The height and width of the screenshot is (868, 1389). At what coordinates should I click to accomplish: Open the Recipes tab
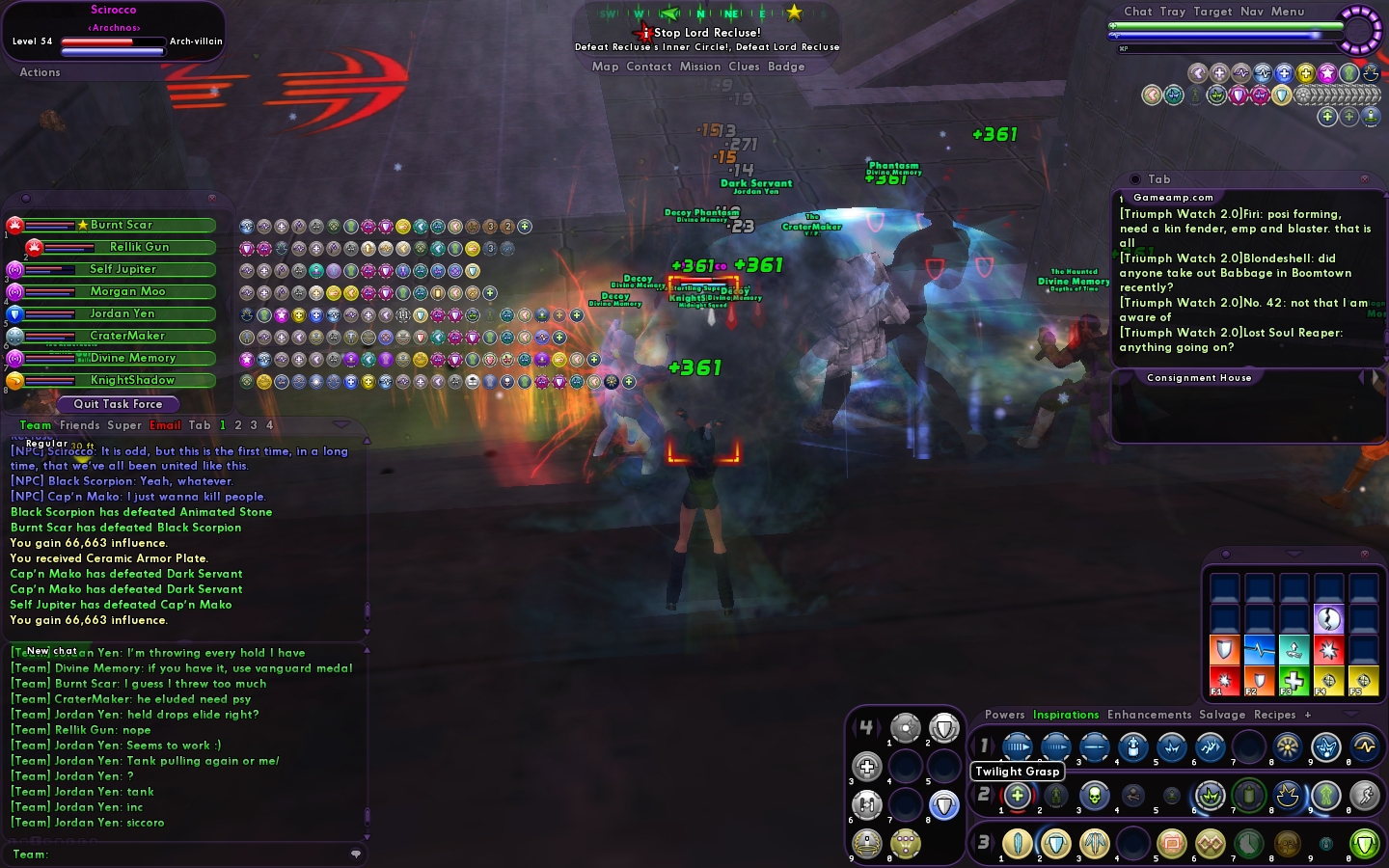tap(1274, 715)
